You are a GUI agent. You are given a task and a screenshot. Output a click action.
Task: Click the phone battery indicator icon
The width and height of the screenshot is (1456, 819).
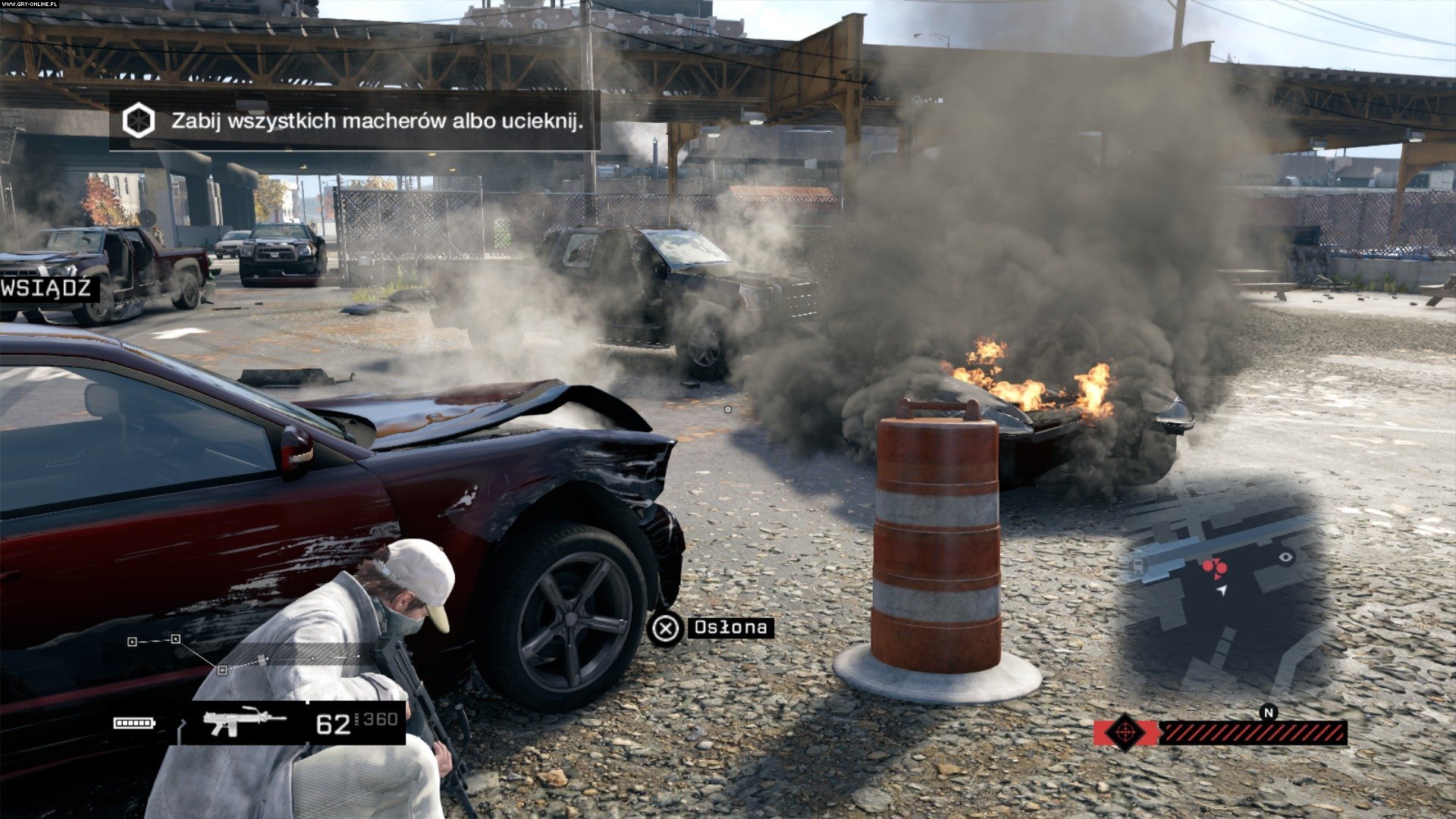pyautogui.click(x=133, y=723)
